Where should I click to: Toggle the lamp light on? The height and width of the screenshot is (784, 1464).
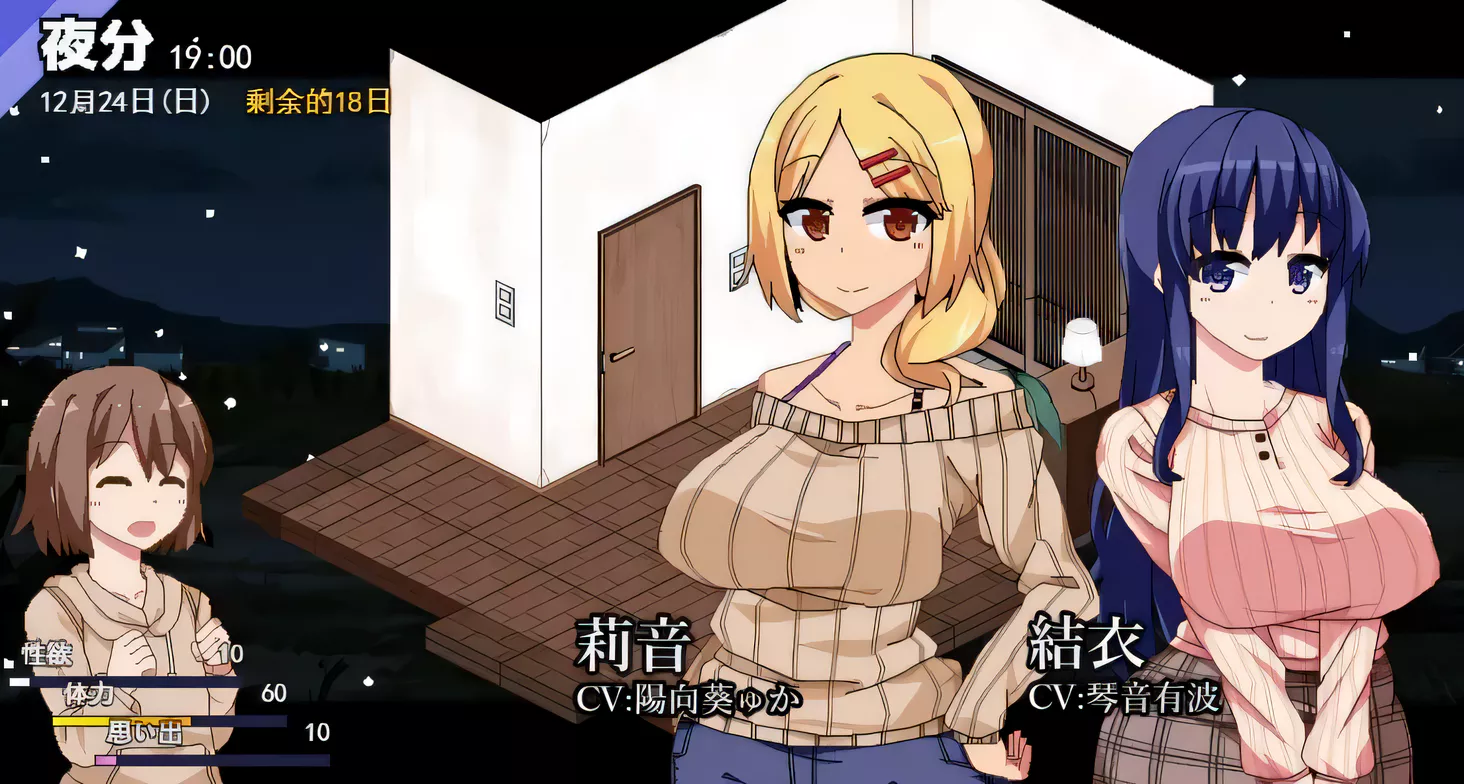[x=1081, y=340]
